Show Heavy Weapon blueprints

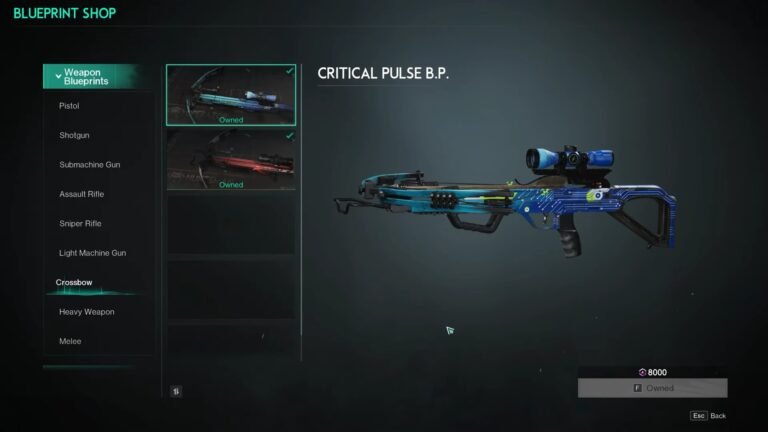click(86, 312)
